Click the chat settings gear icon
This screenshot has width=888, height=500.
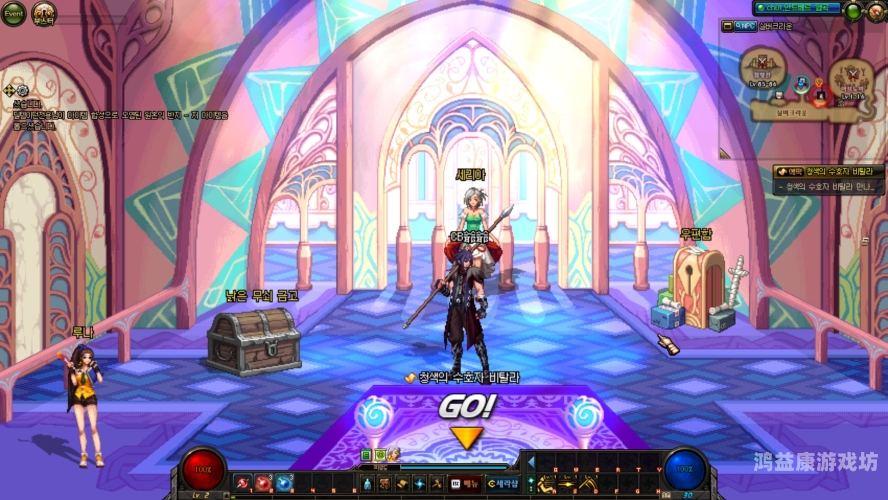pyautogui.click(x=22, y=91)
